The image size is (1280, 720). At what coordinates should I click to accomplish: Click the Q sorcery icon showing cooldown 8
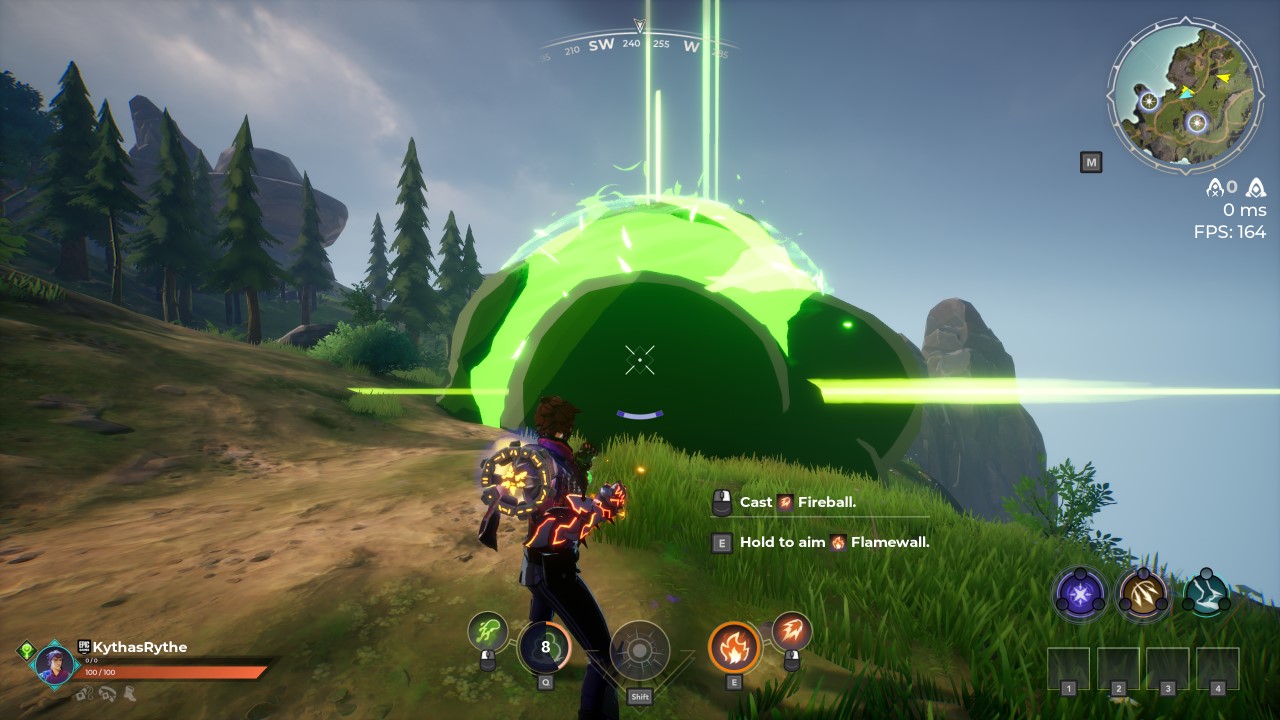point(544,648)
